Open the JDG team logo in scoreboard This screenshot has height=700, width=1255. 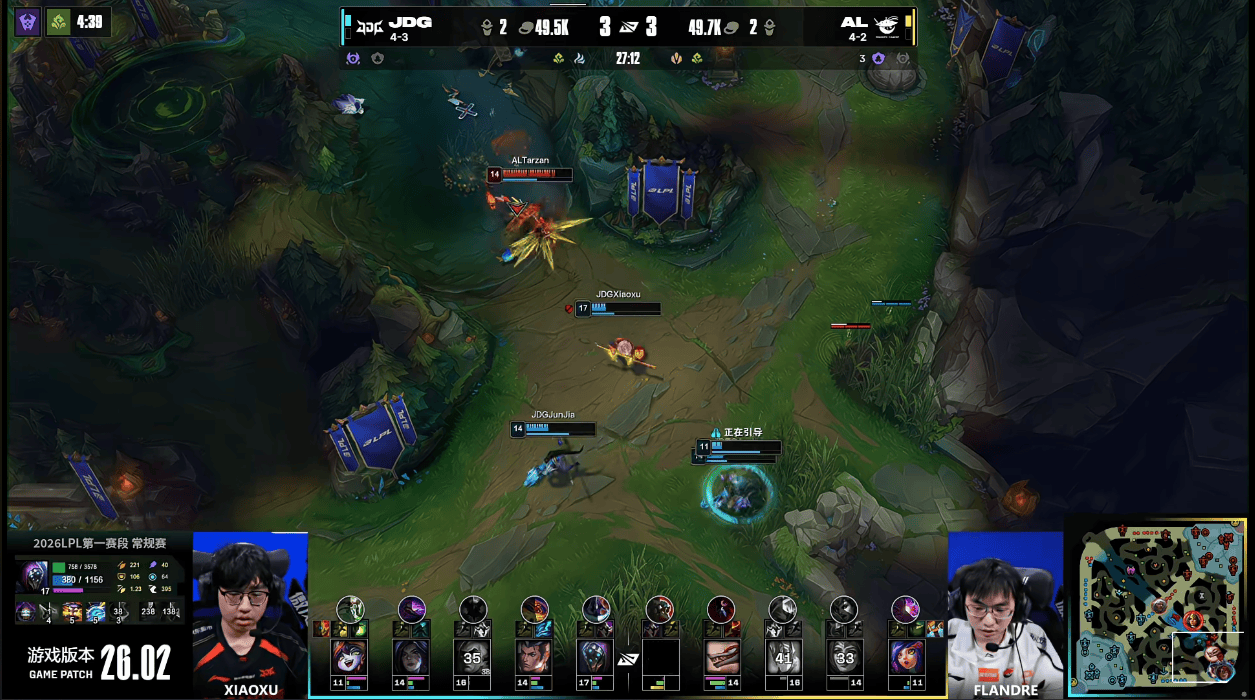click(369, 23)
